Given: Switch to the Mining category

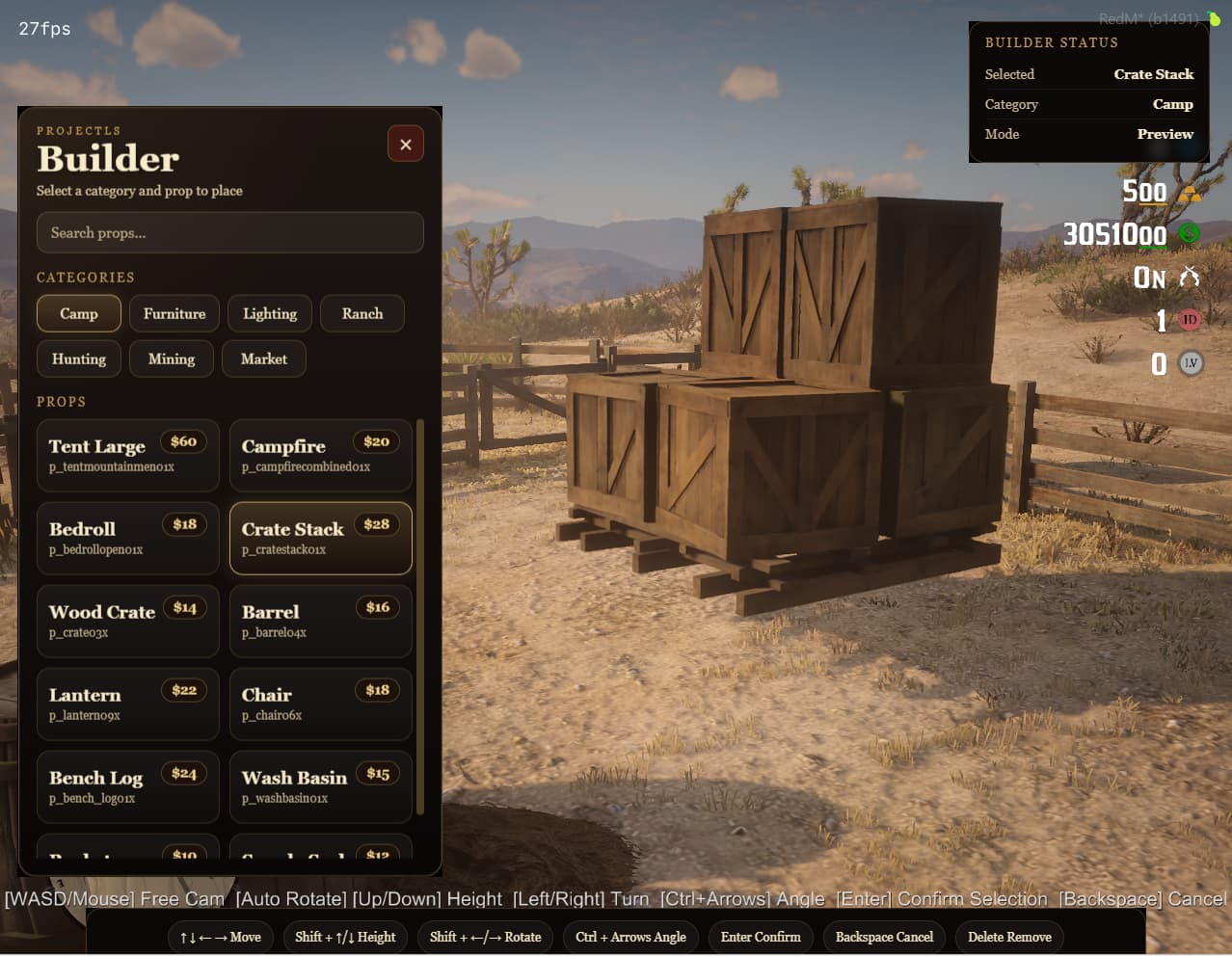Looking at the screenshot, I should pos(172,359).
